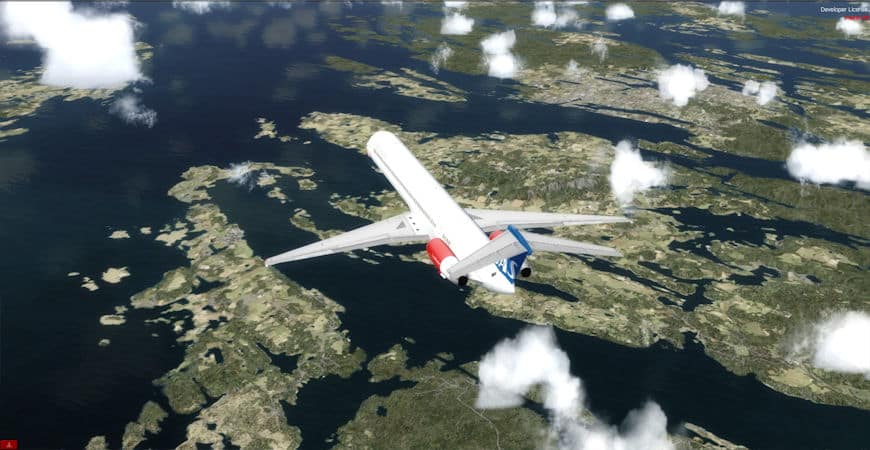870x450 pixels.
Task: Click the red icon in the corner
Action: point(8,444)
